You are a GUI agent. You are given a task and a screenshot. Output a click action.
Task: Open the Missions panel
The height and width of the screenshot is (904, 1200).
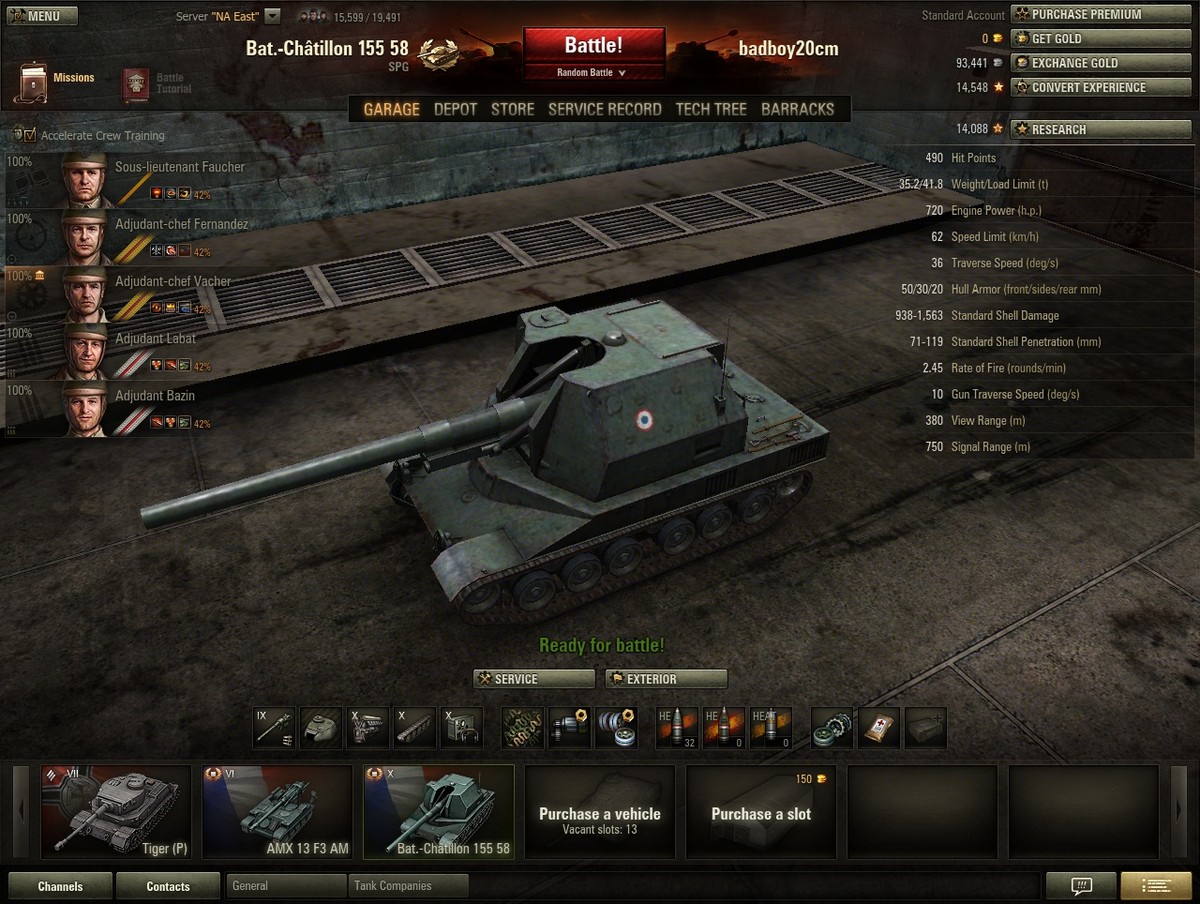tap(58, 81)
